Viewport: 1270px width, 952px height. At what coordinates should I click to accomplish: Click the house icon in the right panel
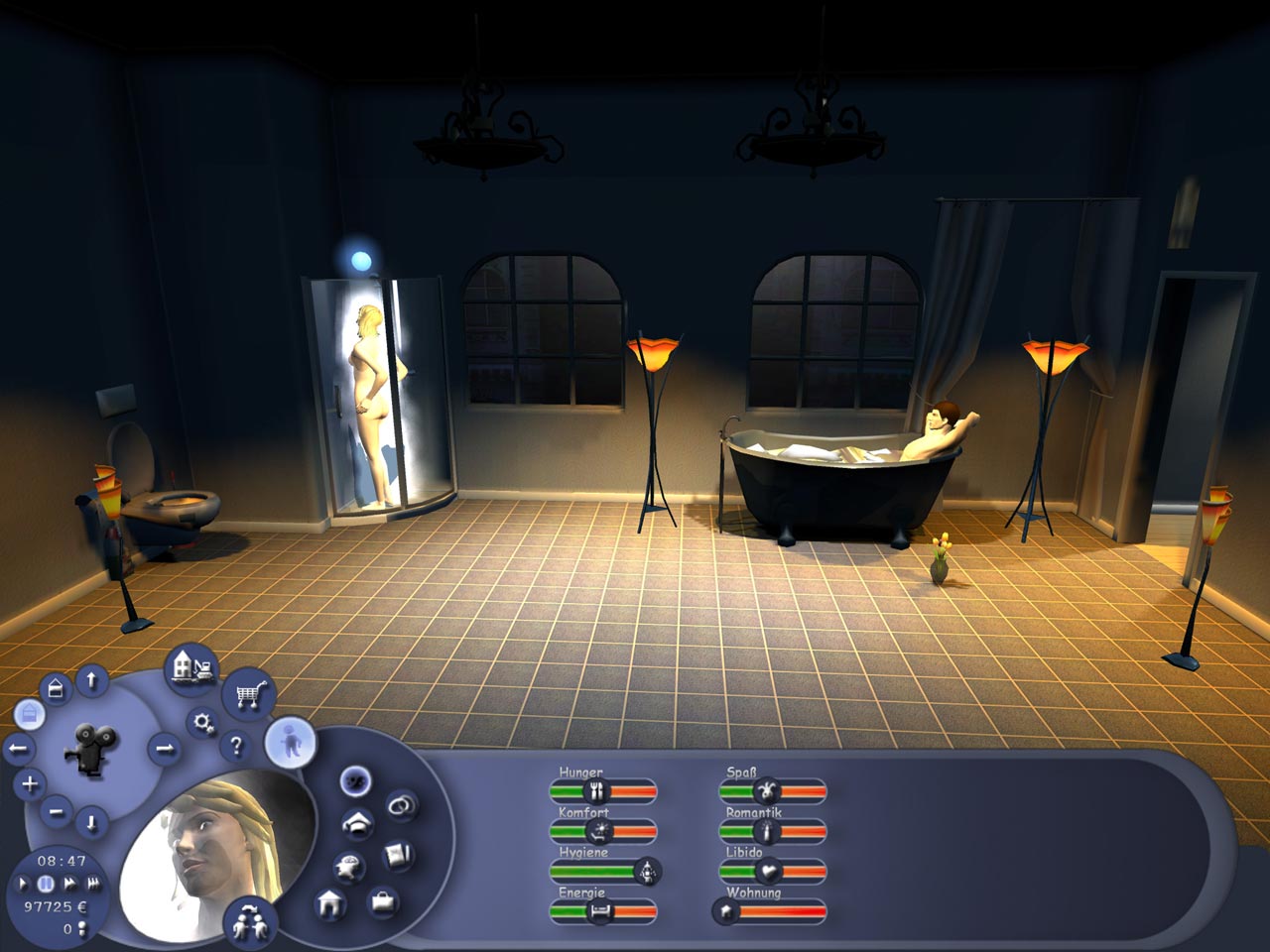pyautogui.click(x=330, y=903)
